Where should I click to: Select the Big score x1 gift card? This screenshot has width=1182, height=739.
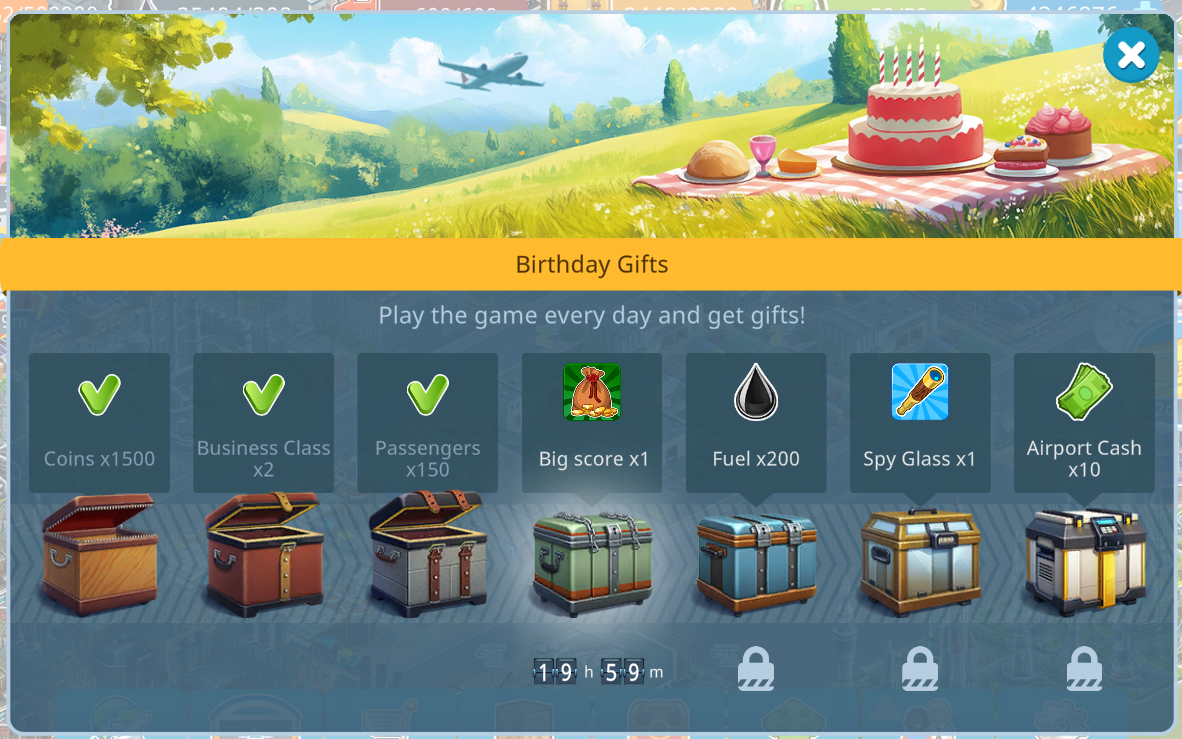(x=592, y=422)
